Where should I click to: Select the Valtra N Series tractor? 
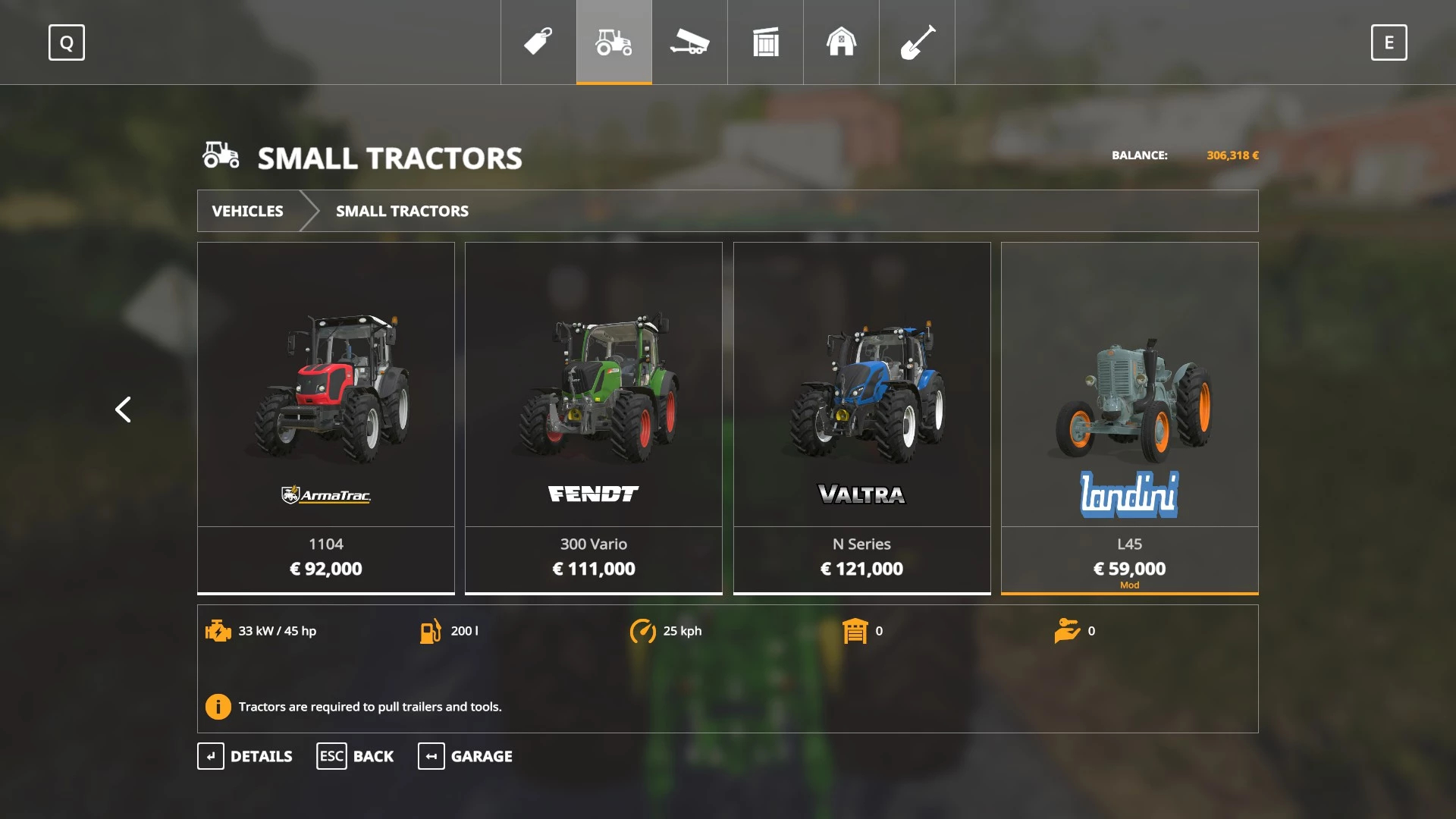click(861, 417)
